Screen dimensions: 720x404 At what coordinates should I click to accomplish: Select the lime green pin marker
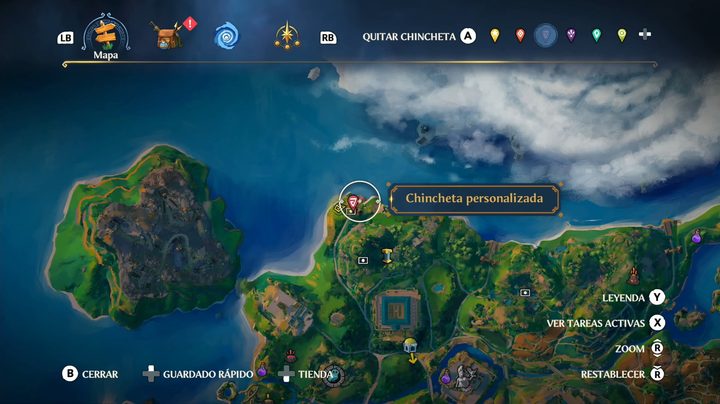621,36
